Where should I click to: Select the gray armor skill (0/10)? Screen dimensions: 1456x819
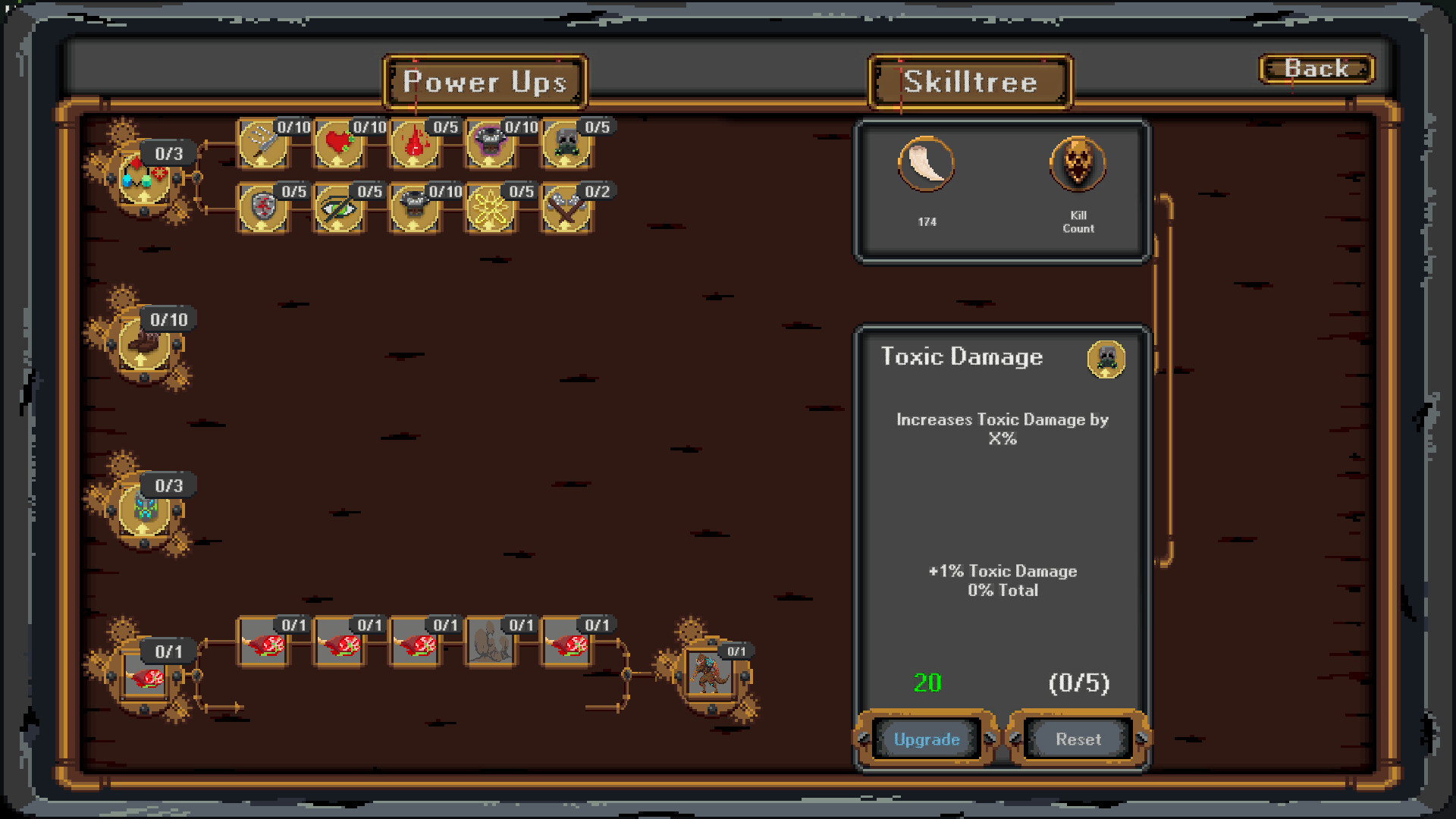click(414, 210)
